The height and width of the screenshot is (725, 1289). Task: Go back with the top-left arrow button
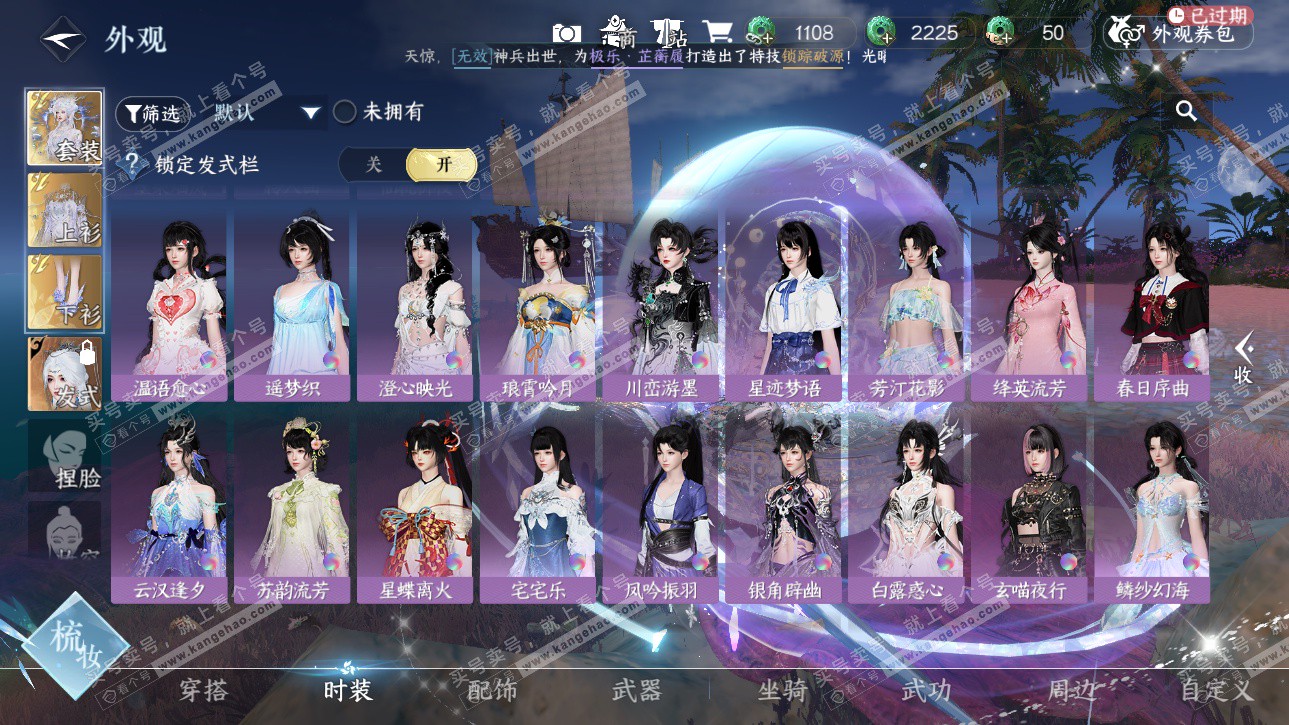click(62, 39)
